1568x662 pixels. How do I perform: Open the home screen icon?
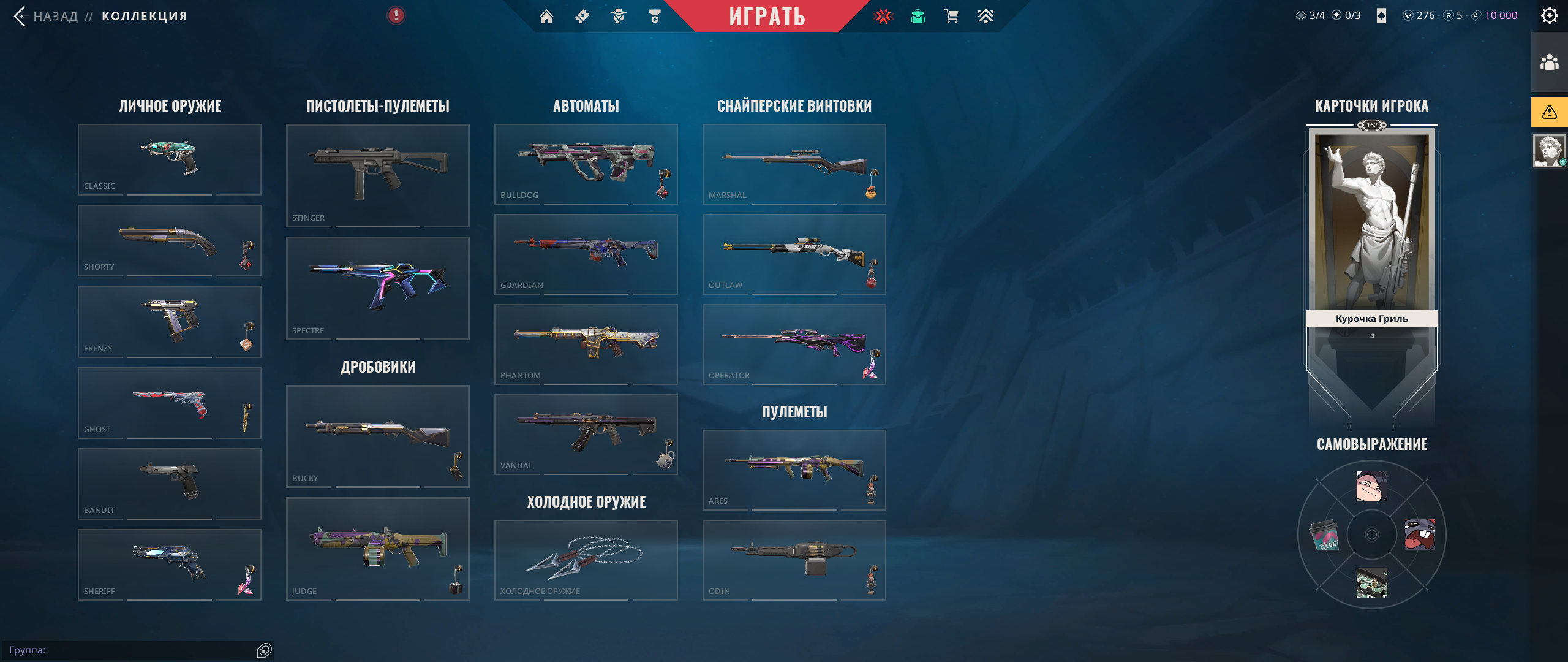click(546, 17)
